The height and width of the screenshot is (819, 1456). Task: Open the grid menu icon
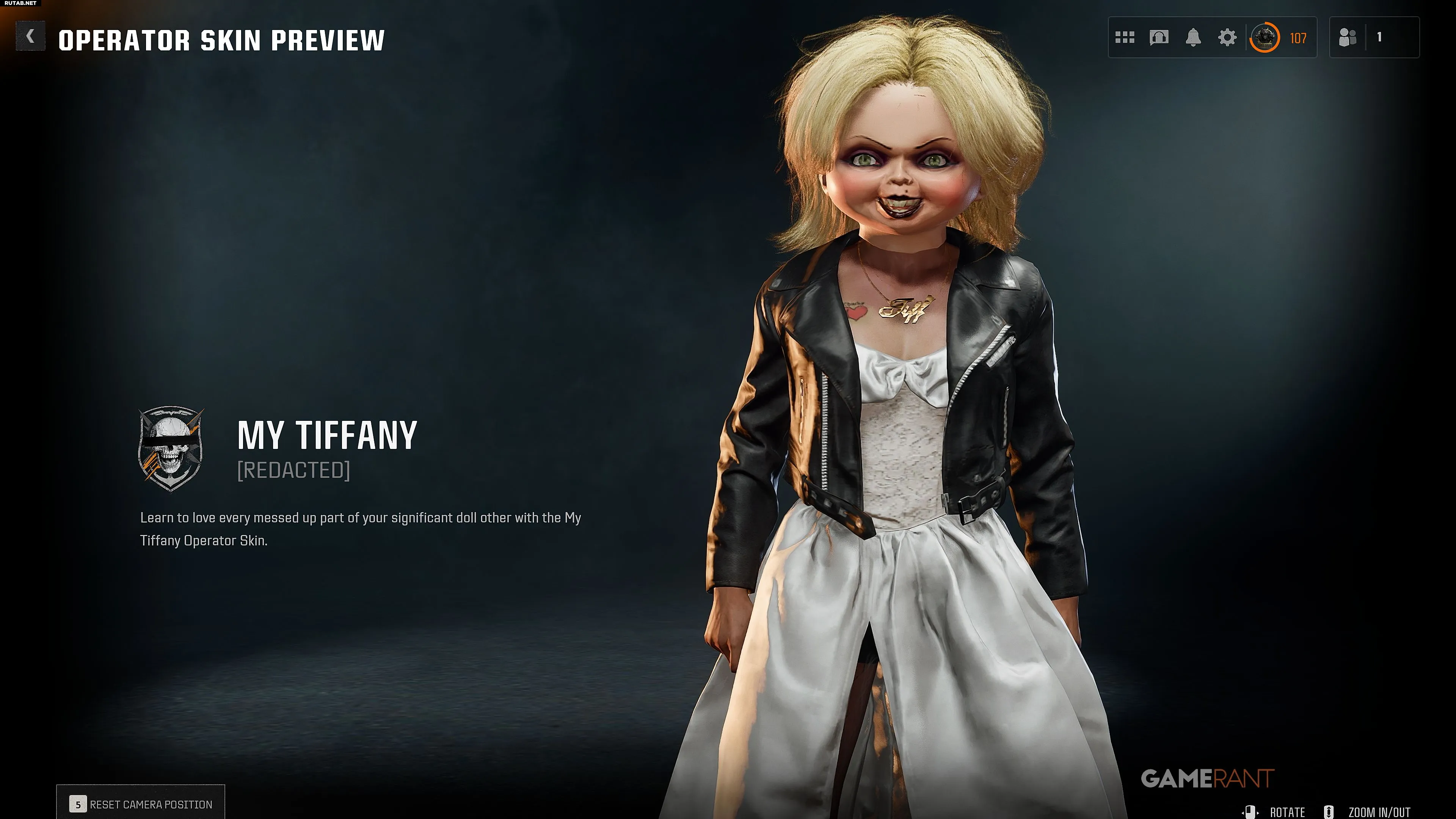[x=1124, y=38]
